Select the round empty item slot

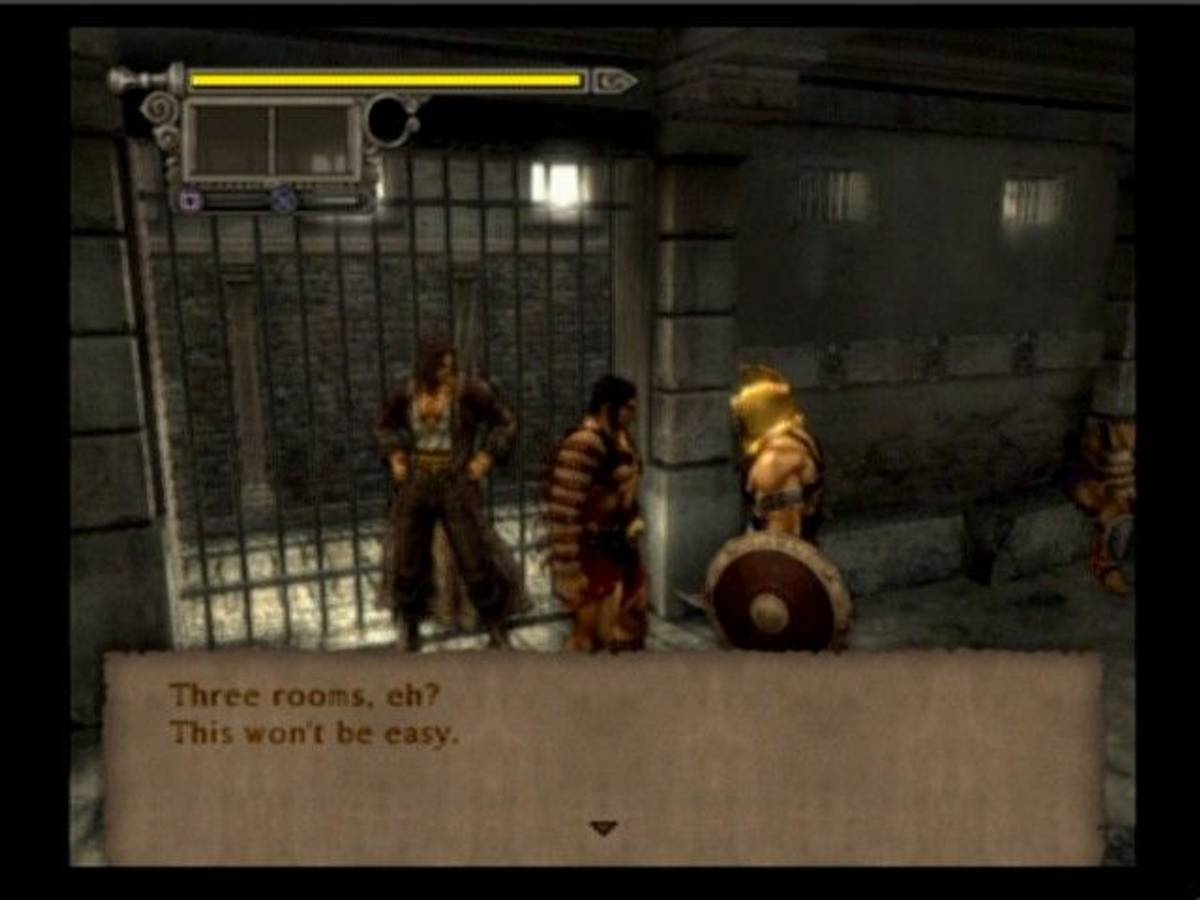392,120
